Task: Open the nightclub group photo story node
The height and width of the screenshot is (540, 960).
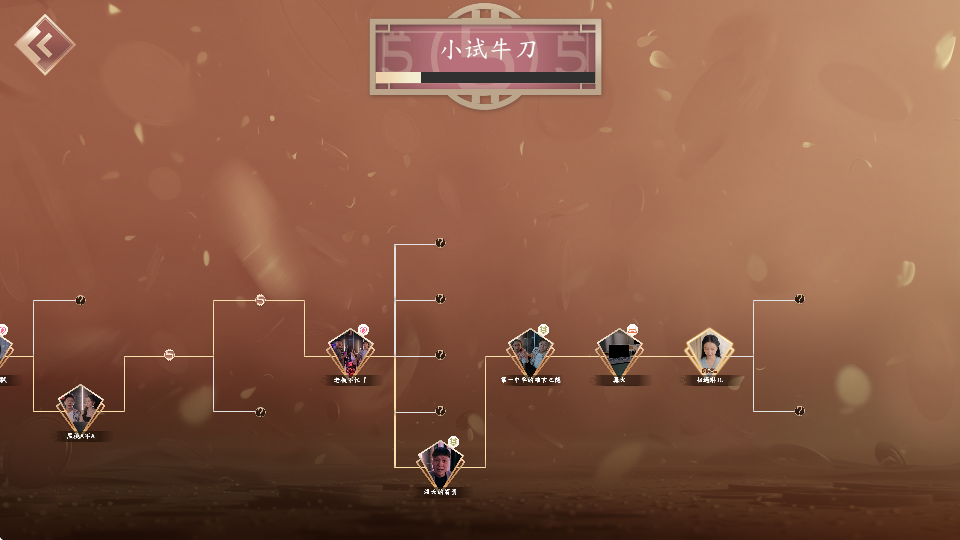Action: [x=351, y=353]
